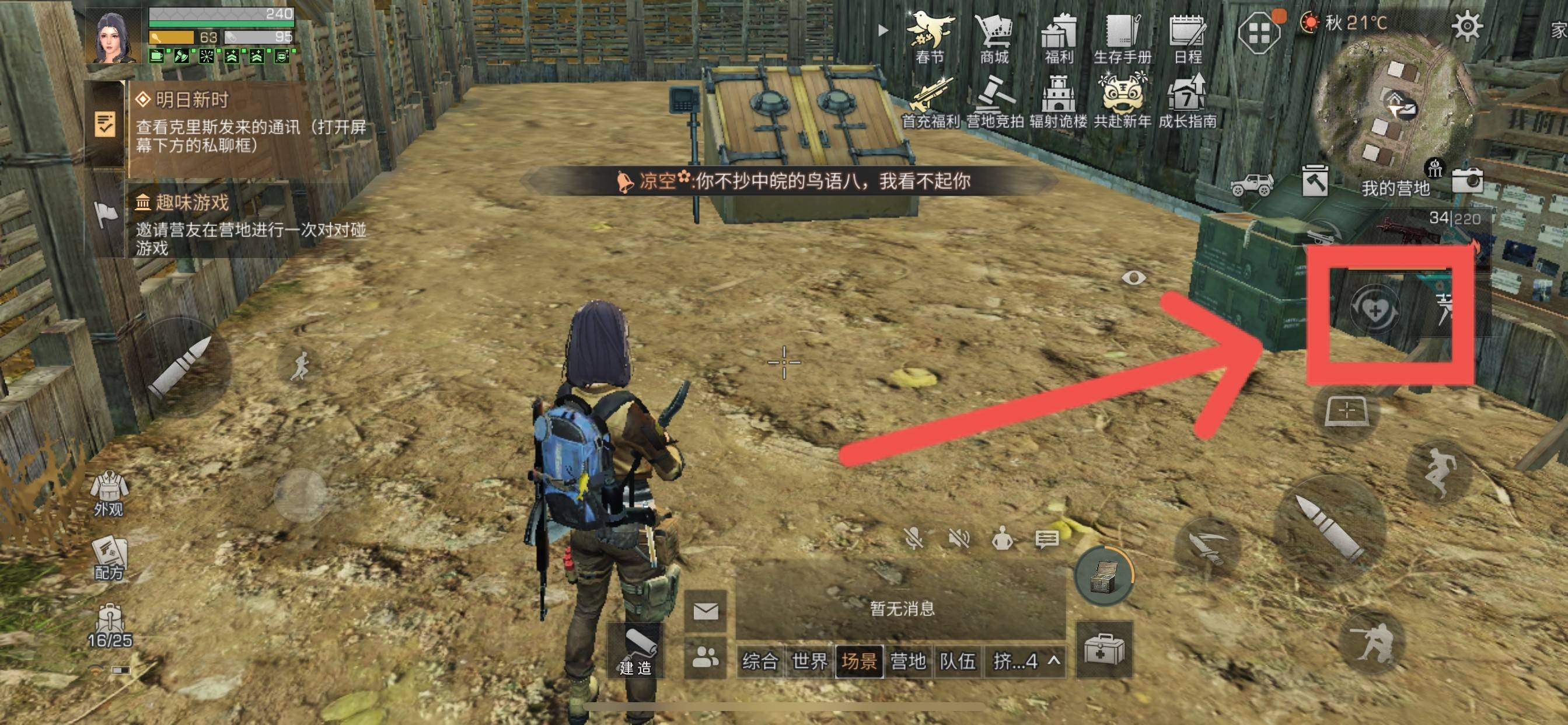Switch to the 营地 chat tab

coord(908,660)
